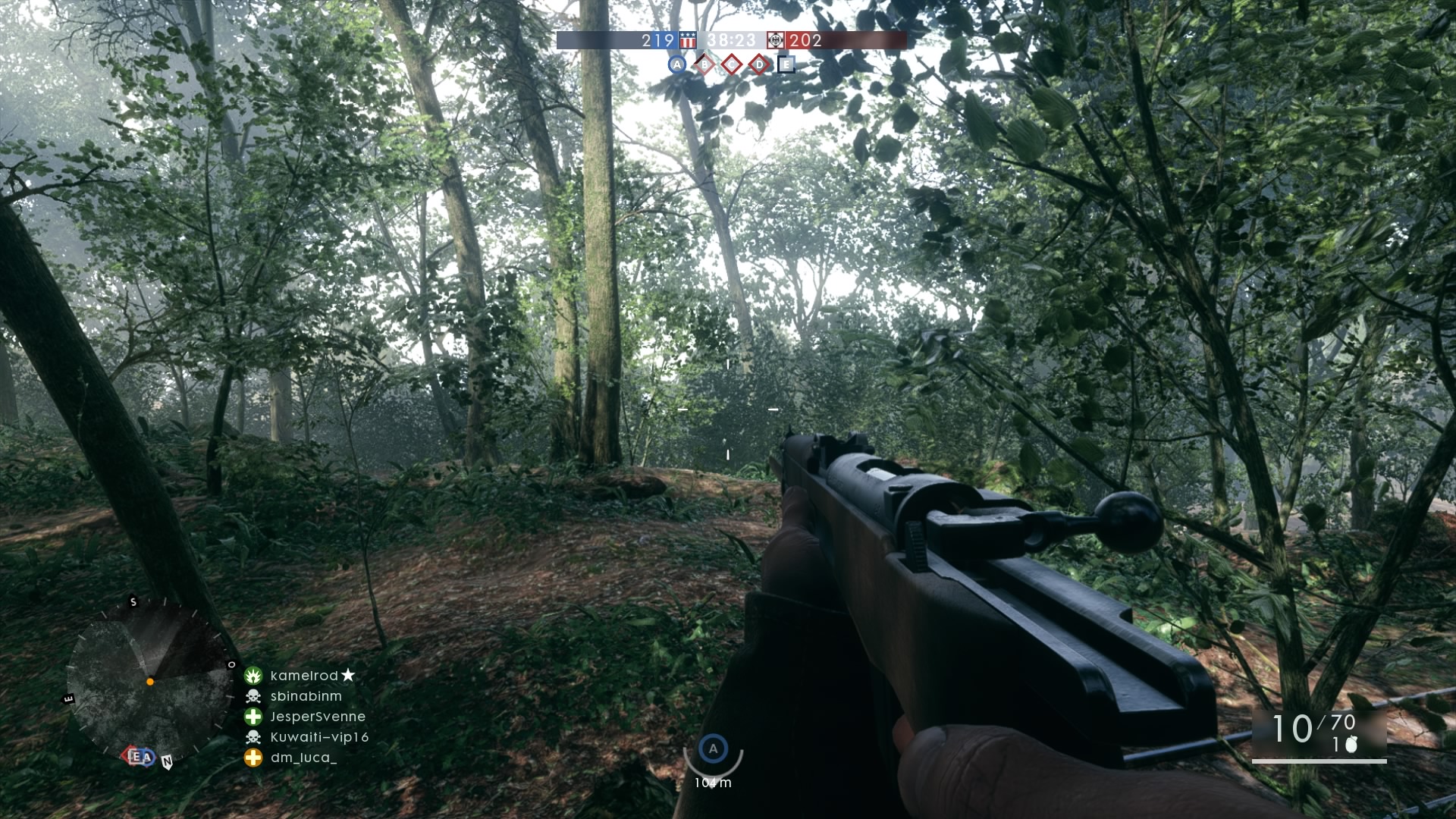The width and height of the screenshot is (1456, 819).
Task: Select the American flag team icon
Action: tap(687, 42)
